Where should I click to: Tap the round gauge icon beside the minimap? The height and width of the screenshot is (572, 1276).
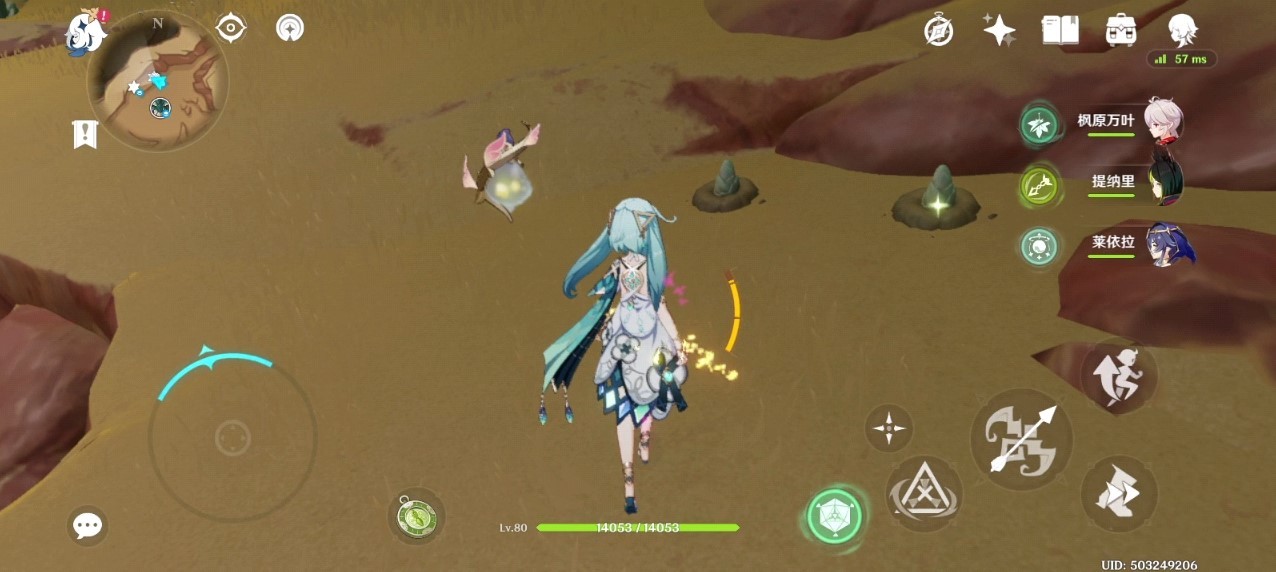point(290,28)
